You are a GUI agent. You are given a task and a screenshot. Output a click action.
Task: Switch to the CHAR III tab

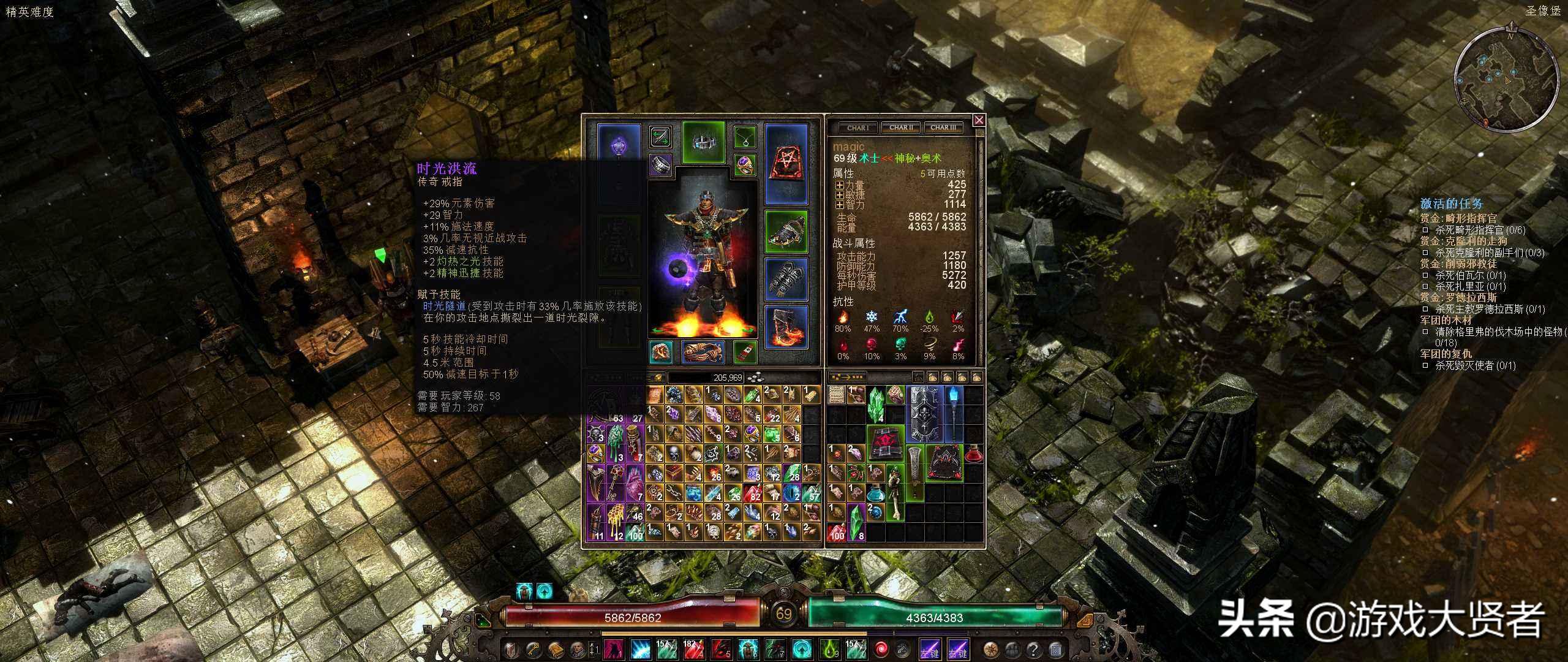point(943,128)
